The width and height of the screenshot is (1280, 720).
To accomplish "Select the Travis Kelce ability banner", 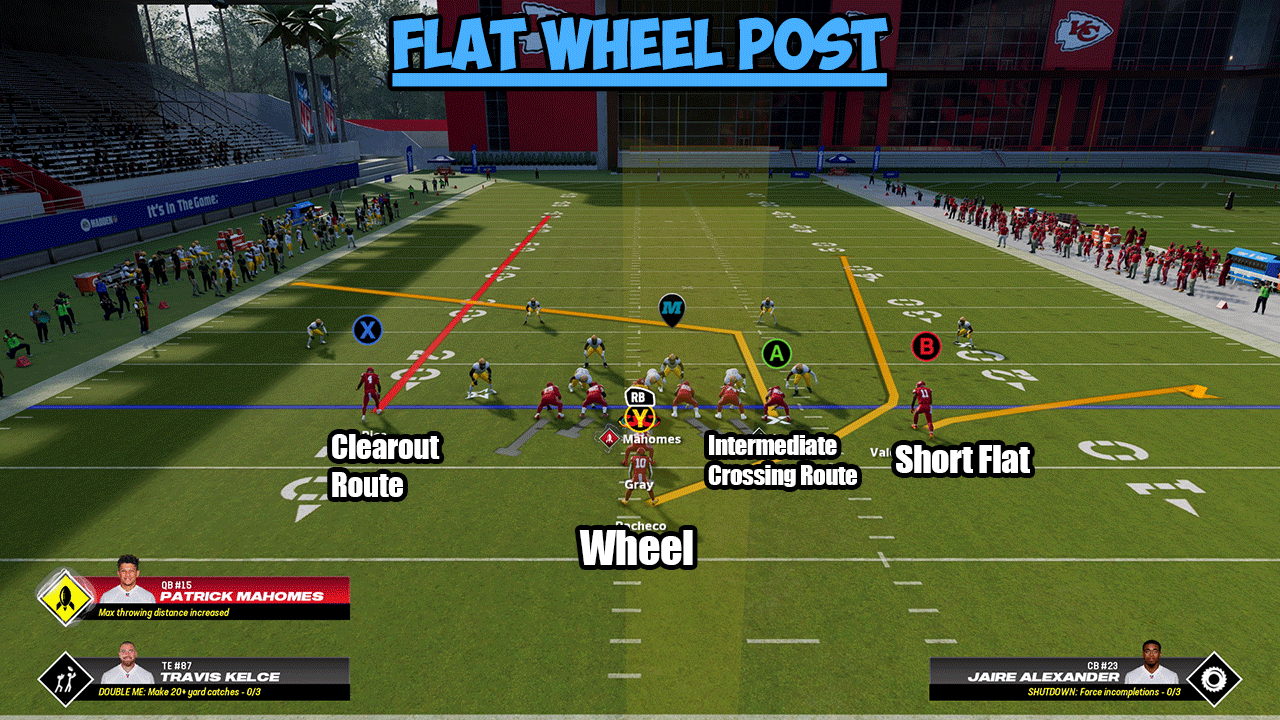I will 225,678.
